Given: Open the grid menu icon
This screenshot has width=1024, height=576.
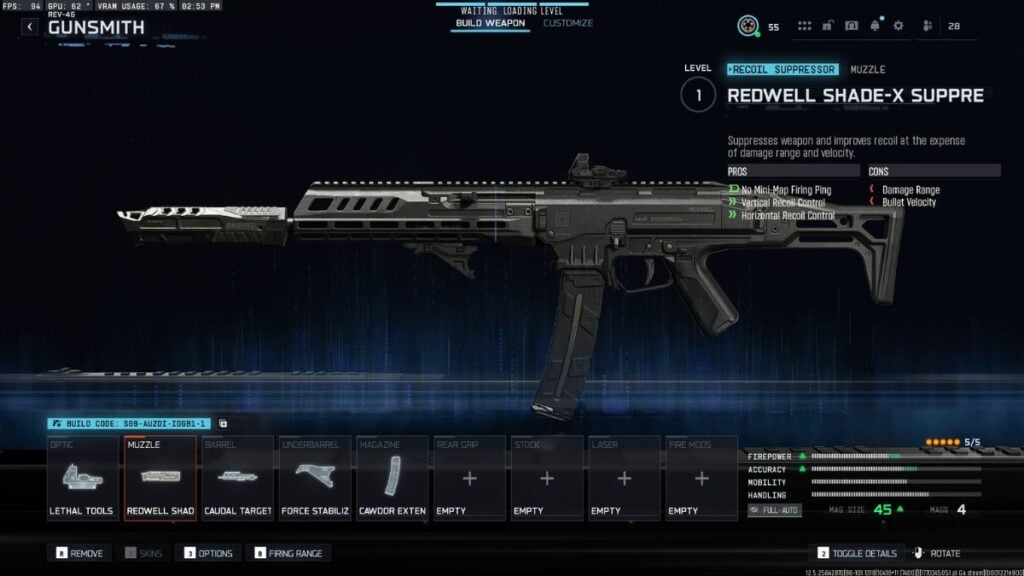Looking at the screenshot, I should pyautogui.click(x=804, y=26).
